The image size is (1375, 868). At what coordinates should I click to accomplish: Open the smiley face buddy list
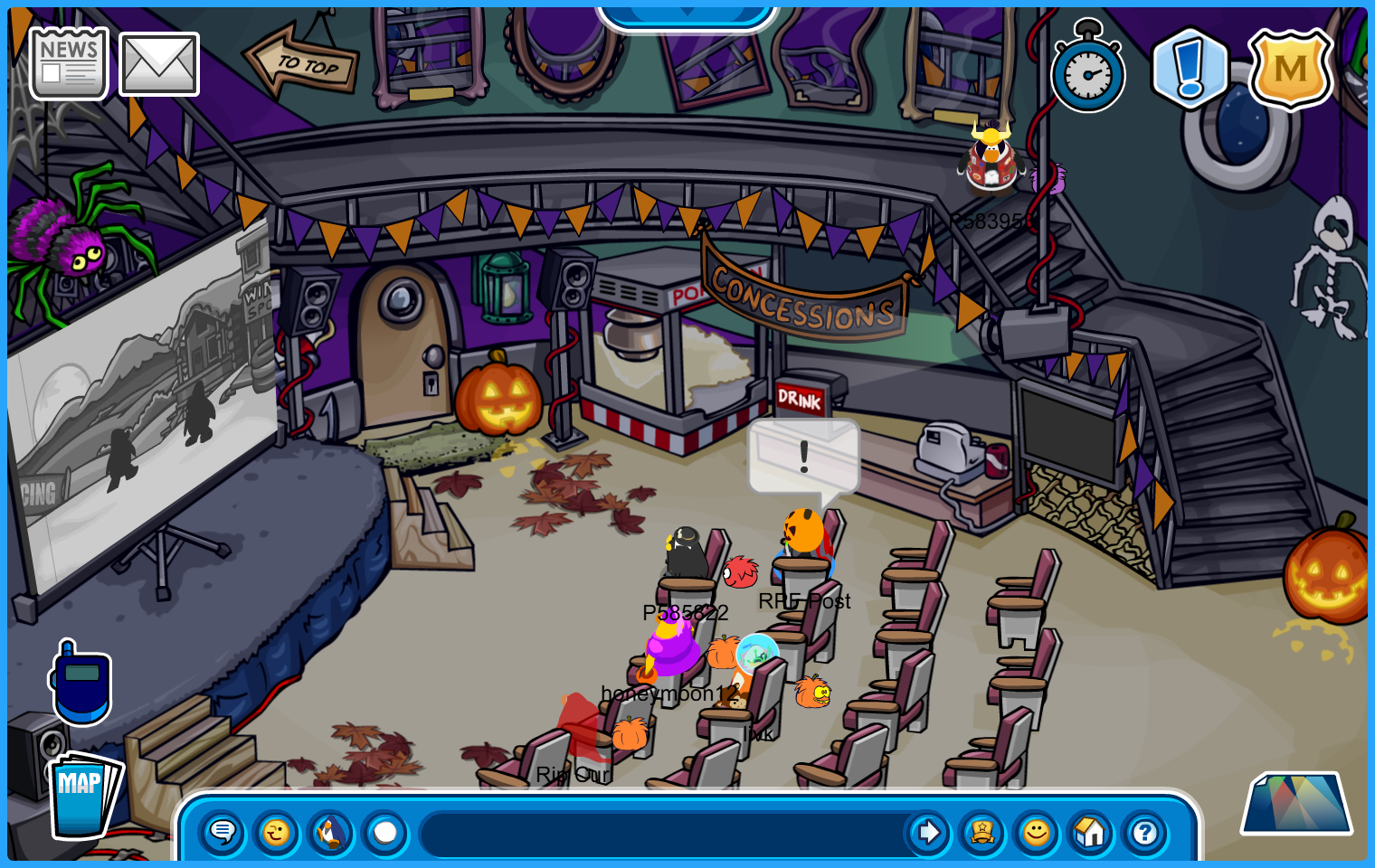pyautogui.click(x=1037, y=832)
